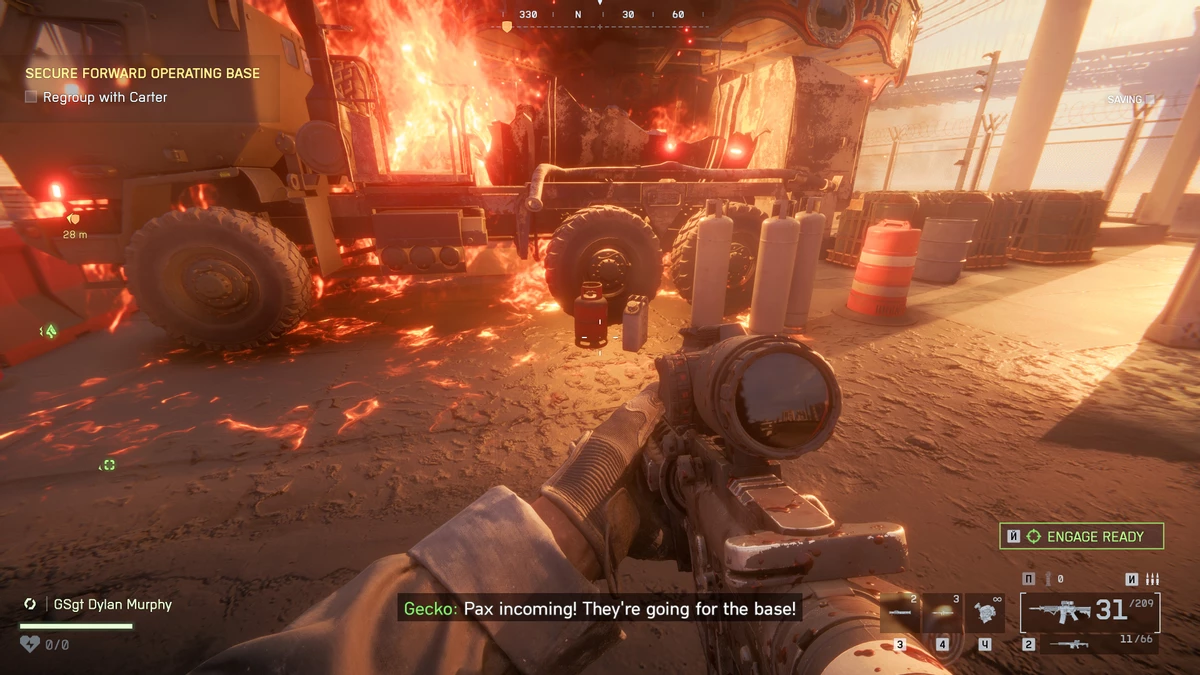Click the green squadmate marker icon
The image size is (1200, 675).
point(47,331)
